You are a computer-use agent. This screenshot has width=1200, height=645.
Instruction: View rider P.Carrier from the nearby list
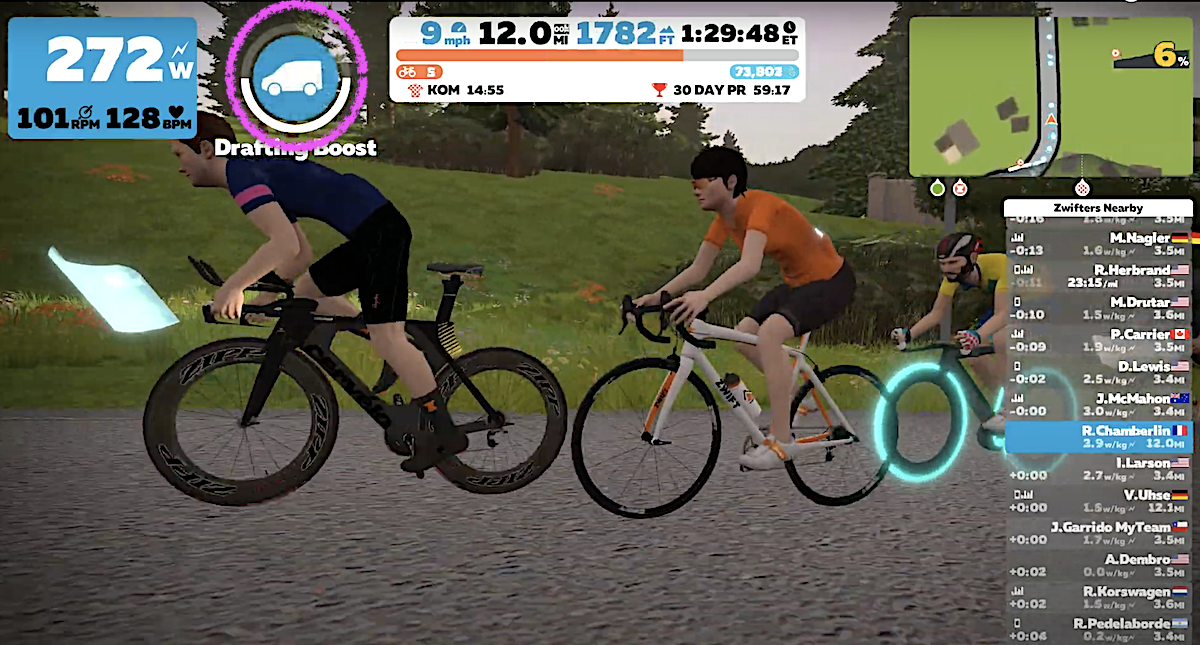coord(1099,340)
